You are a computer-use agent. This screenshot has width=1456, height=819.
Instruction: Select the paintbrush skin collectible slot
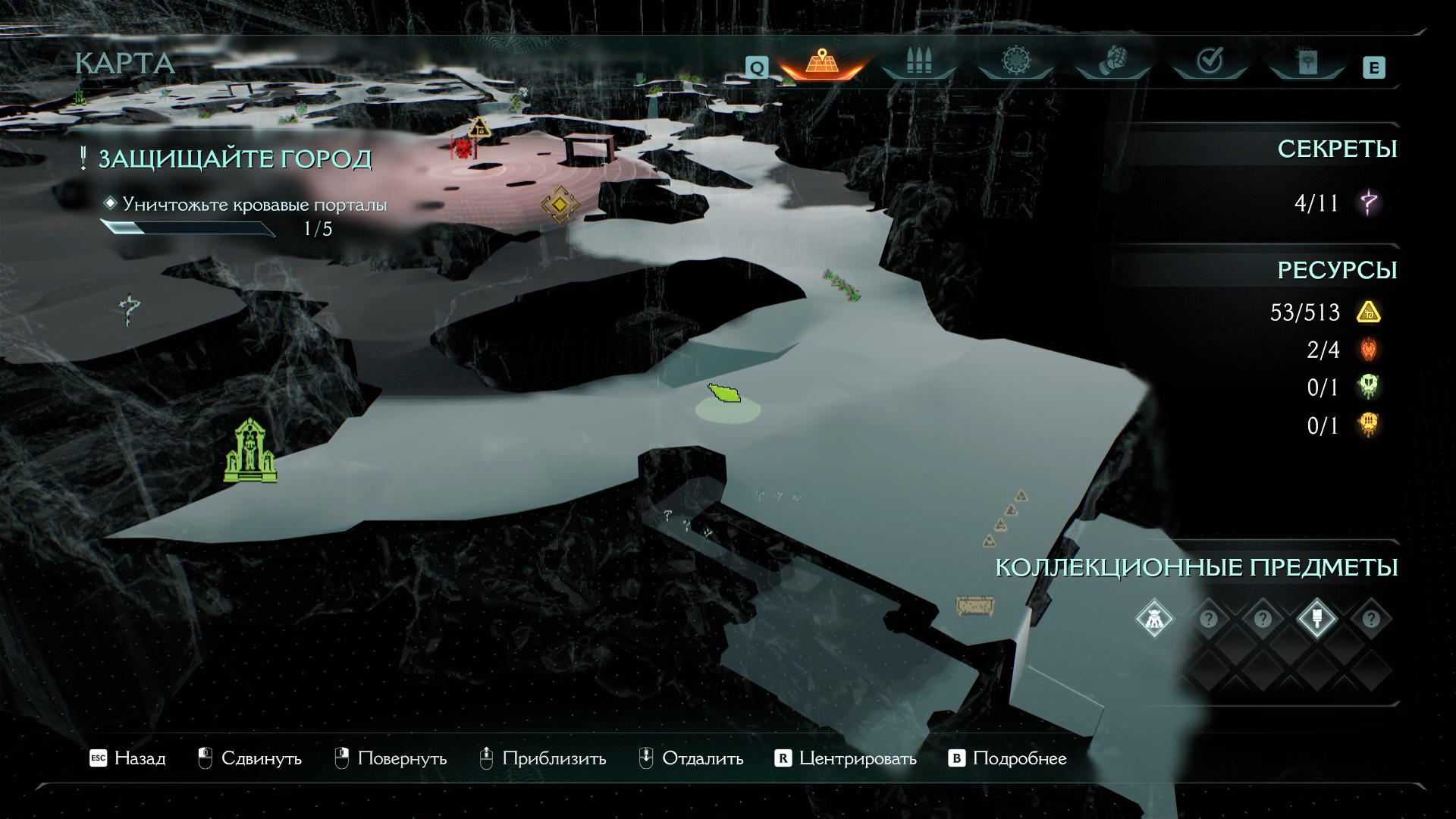pos(1316,619)
